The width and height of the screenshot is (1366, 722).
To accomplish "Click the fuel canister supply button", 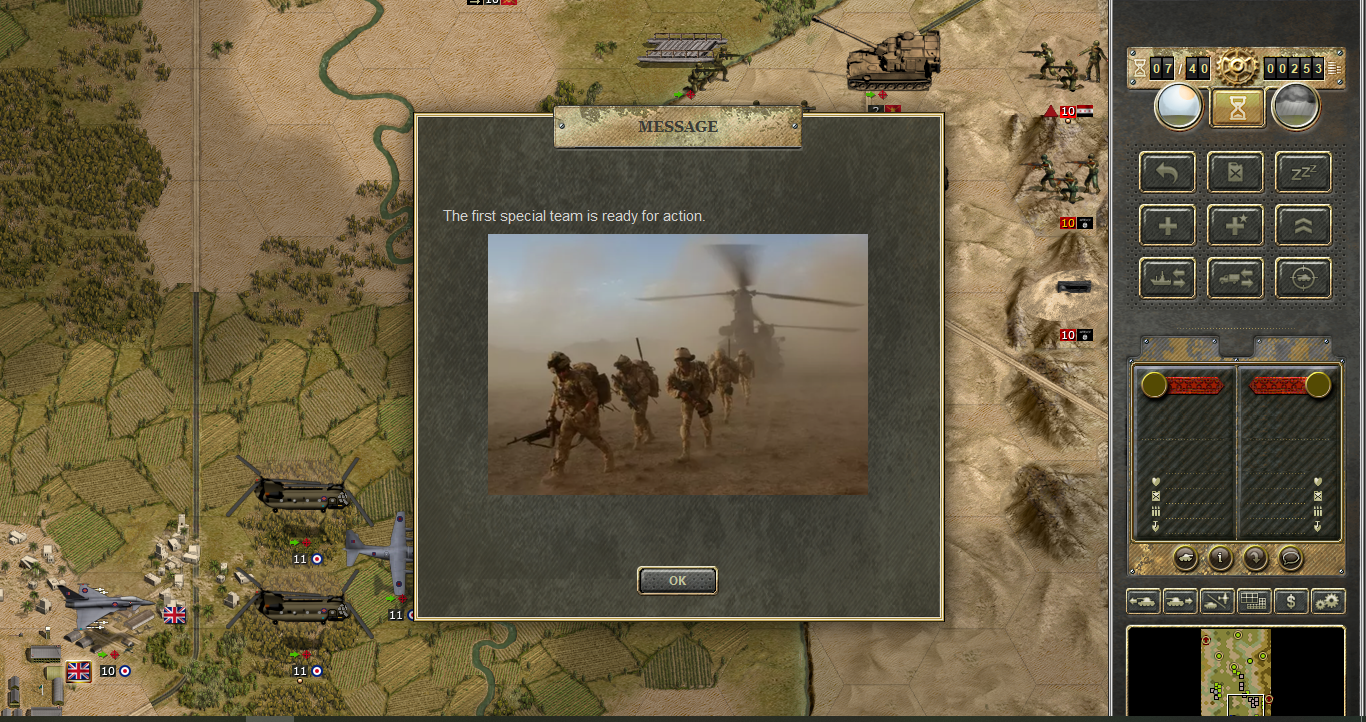I will [x=1235, y=173].
